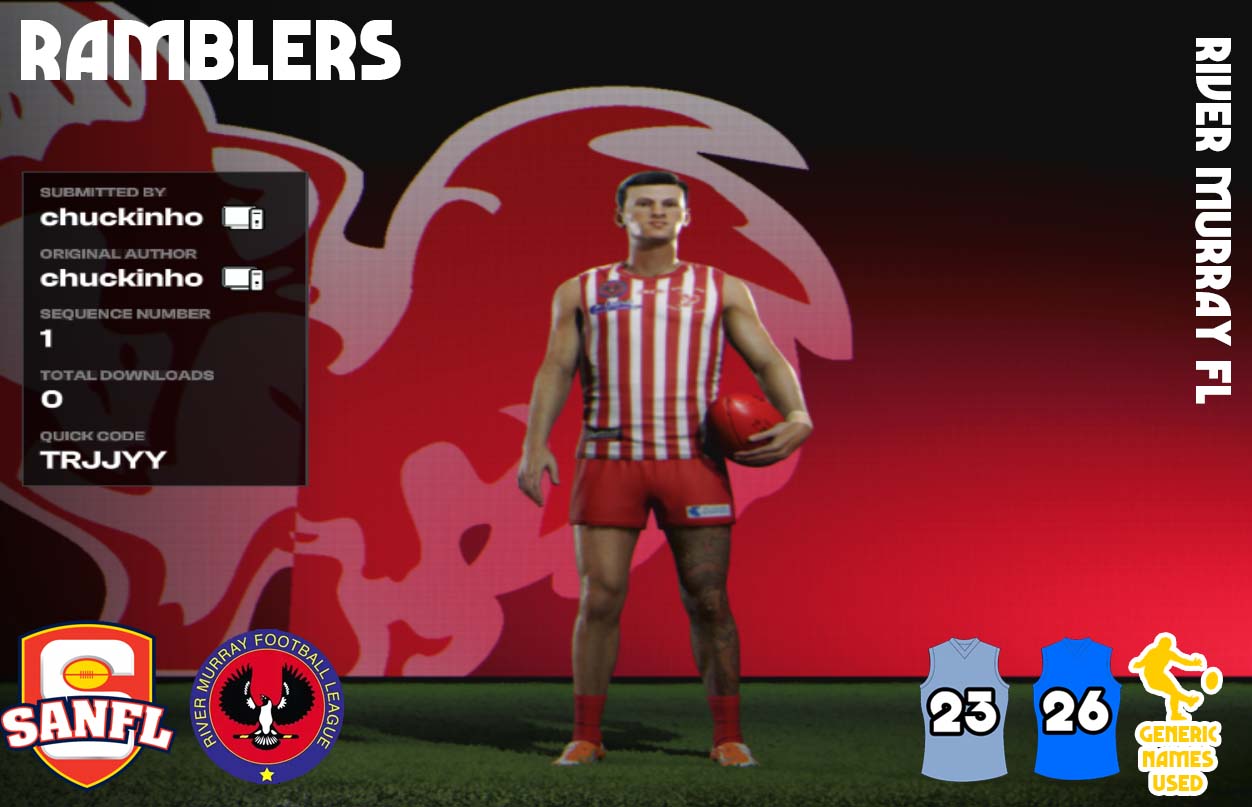This screenshot has width=1252, height=807.
Task: Click the platform icon beside Submitted By chuckinho
Action: 243,217
